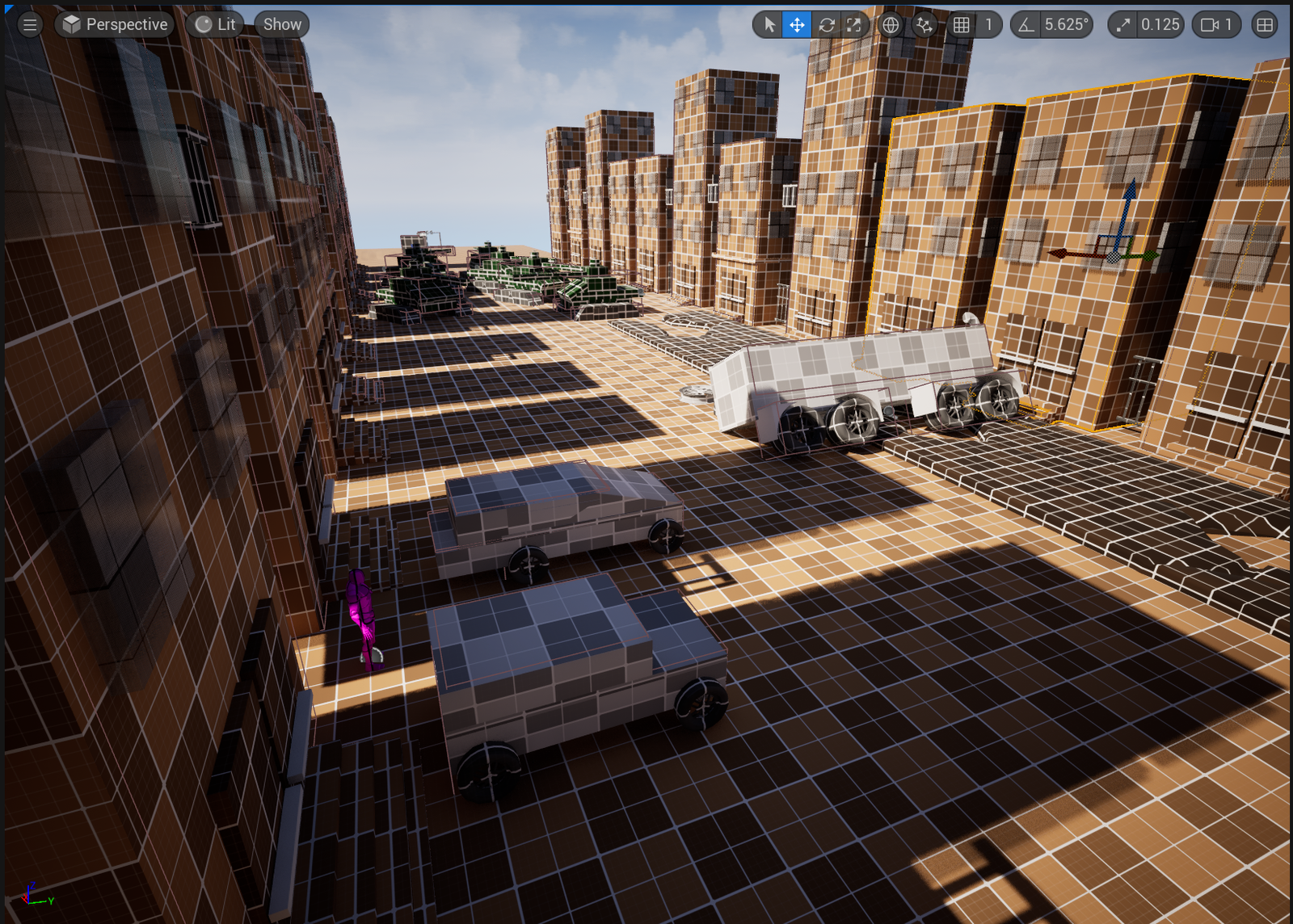Change the 5.625° rotation snap value

click(x=1065, y=24)
